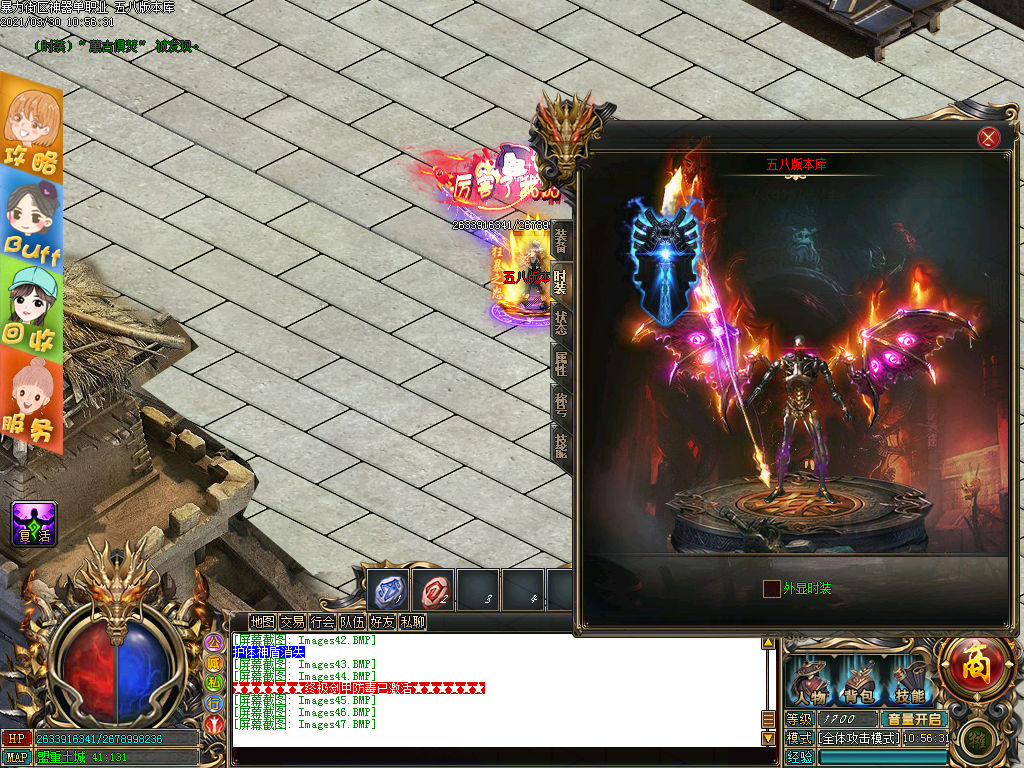Close the character fashion panel
The image size is (1024, 768).
[989, 138]
